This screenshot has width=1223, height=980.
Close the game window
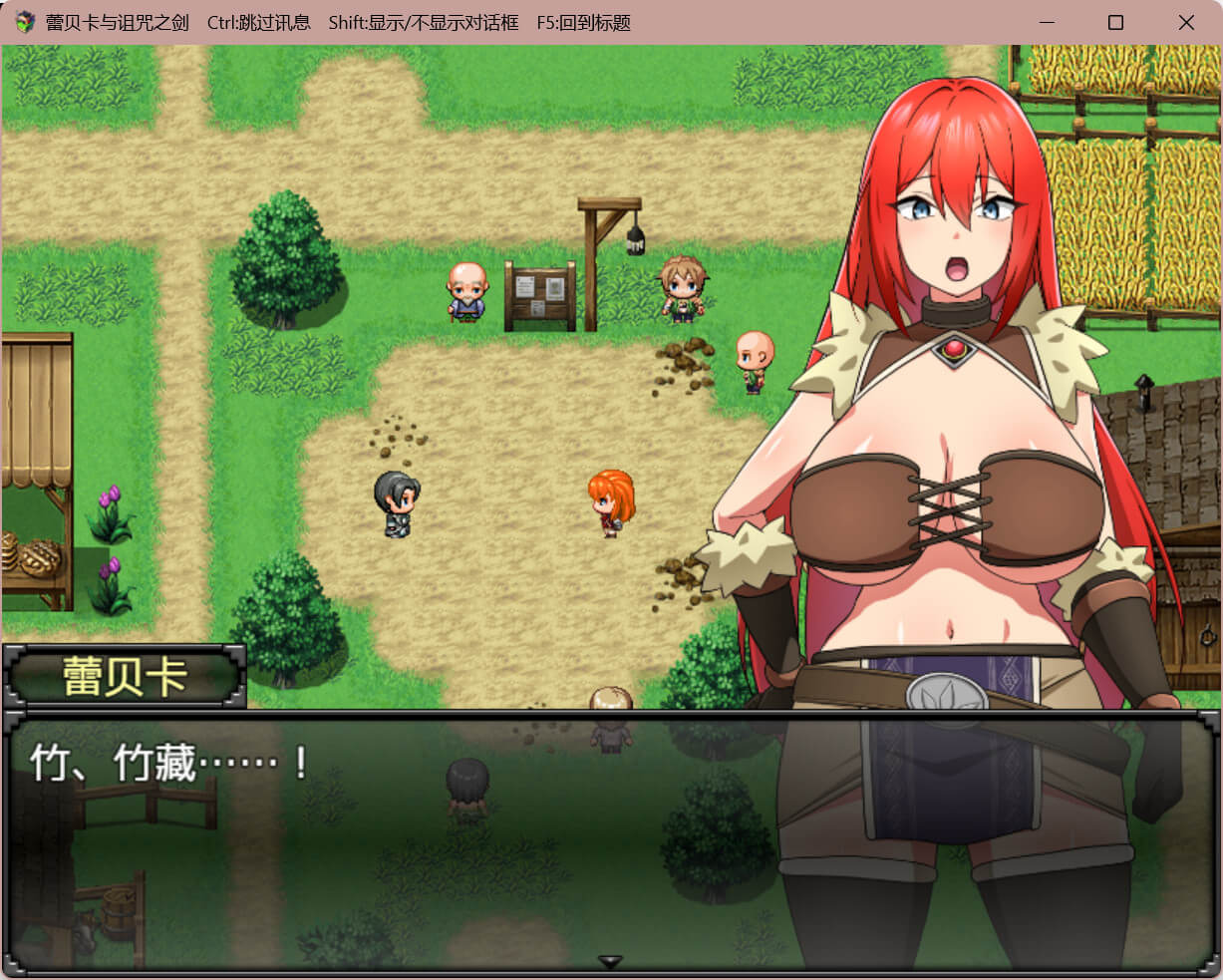pos(1186,22)
